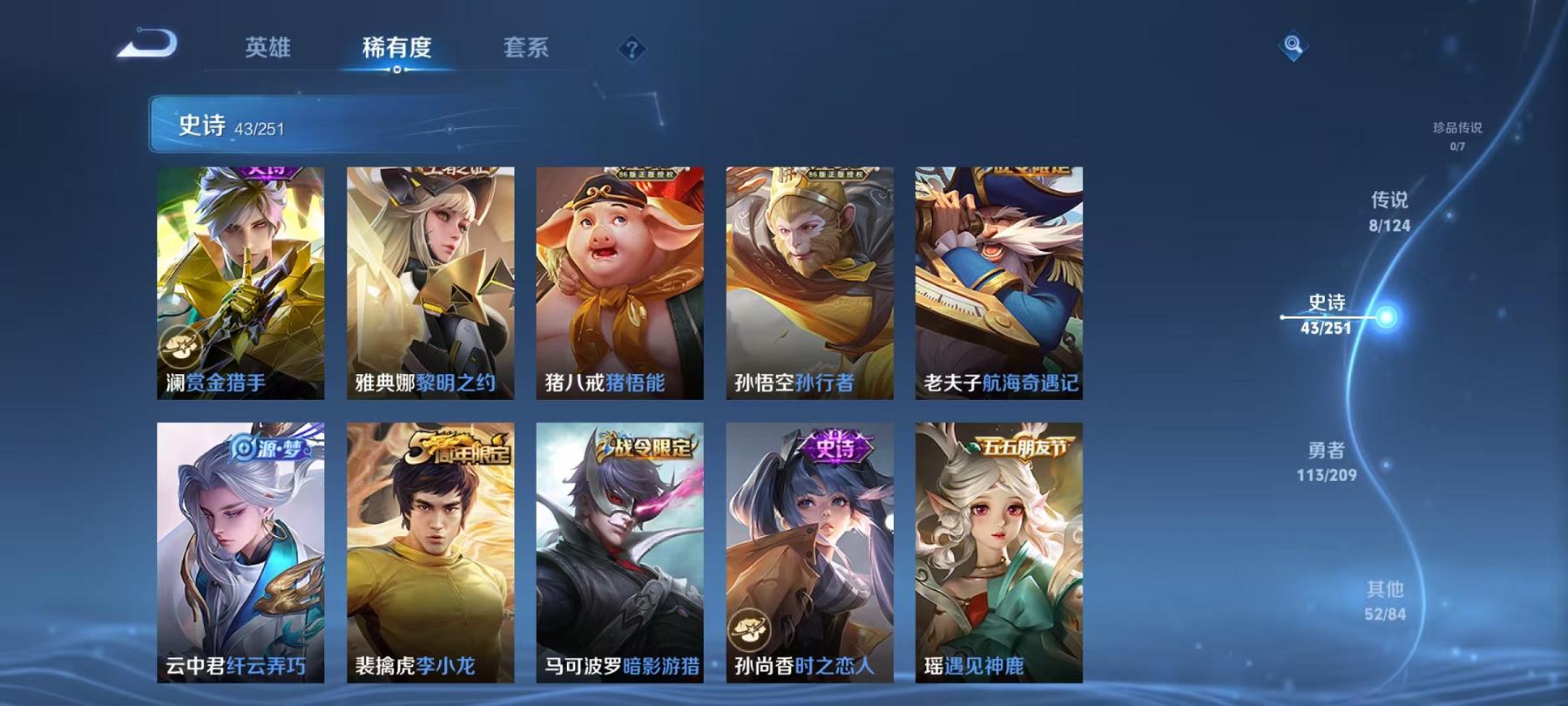Switch to the 套系 tab
This screenshot has width=1568, height=706.
coord(524,50)
